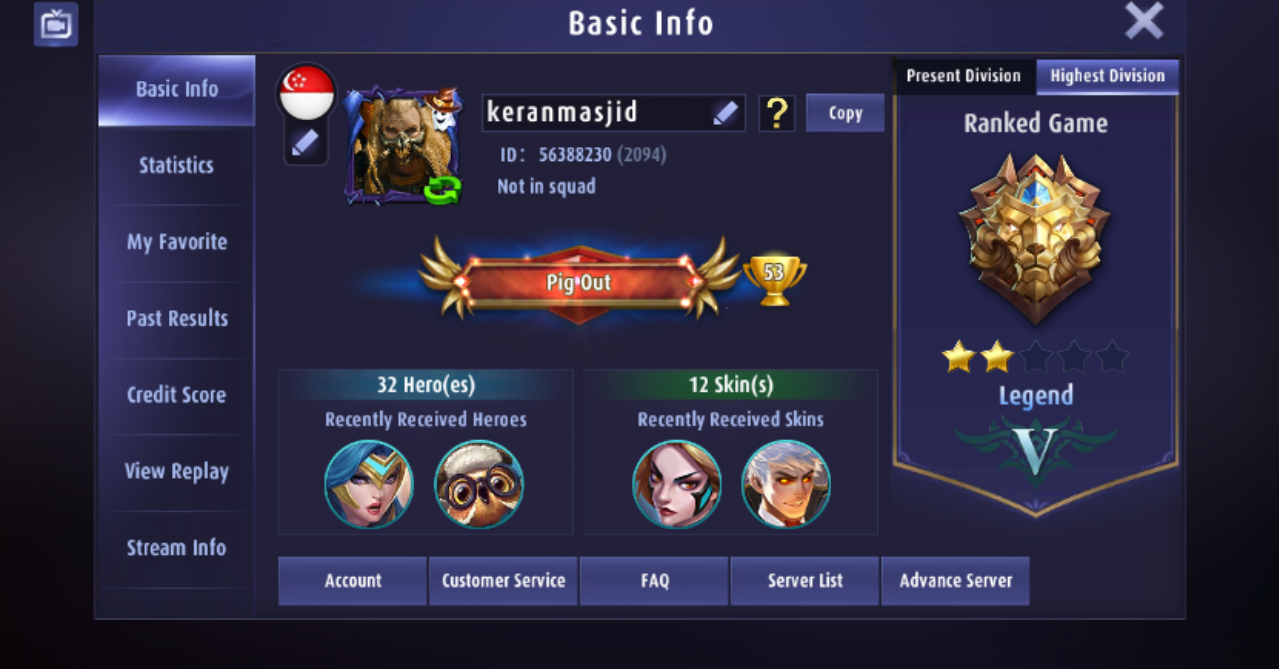Image resolution: width=1279 pixels, height=669 pixels.
Task: Open the Account button
Action: [352, 580]
